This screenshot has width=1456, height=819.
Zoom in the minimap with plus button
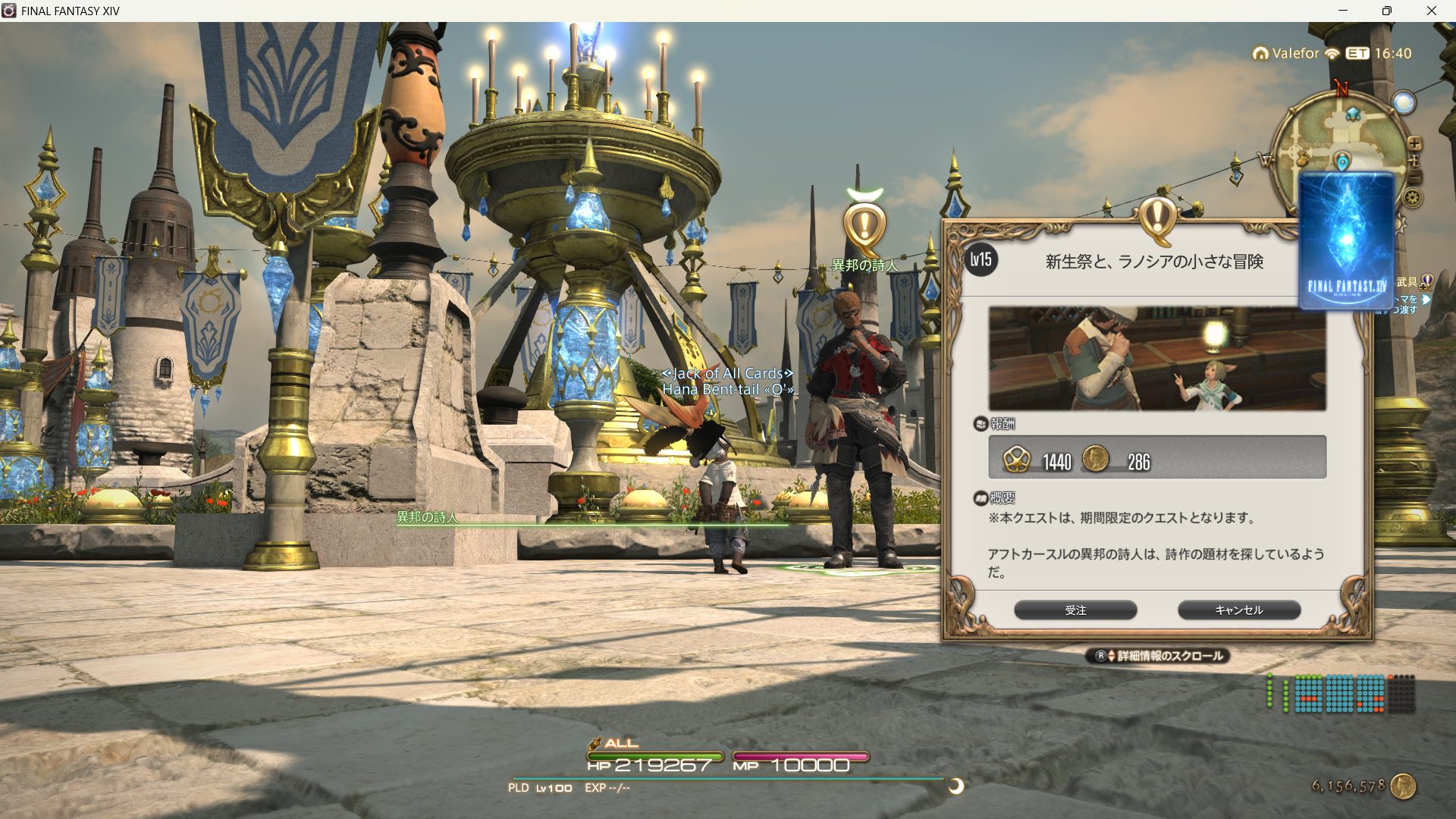(x=1414, y=143)
